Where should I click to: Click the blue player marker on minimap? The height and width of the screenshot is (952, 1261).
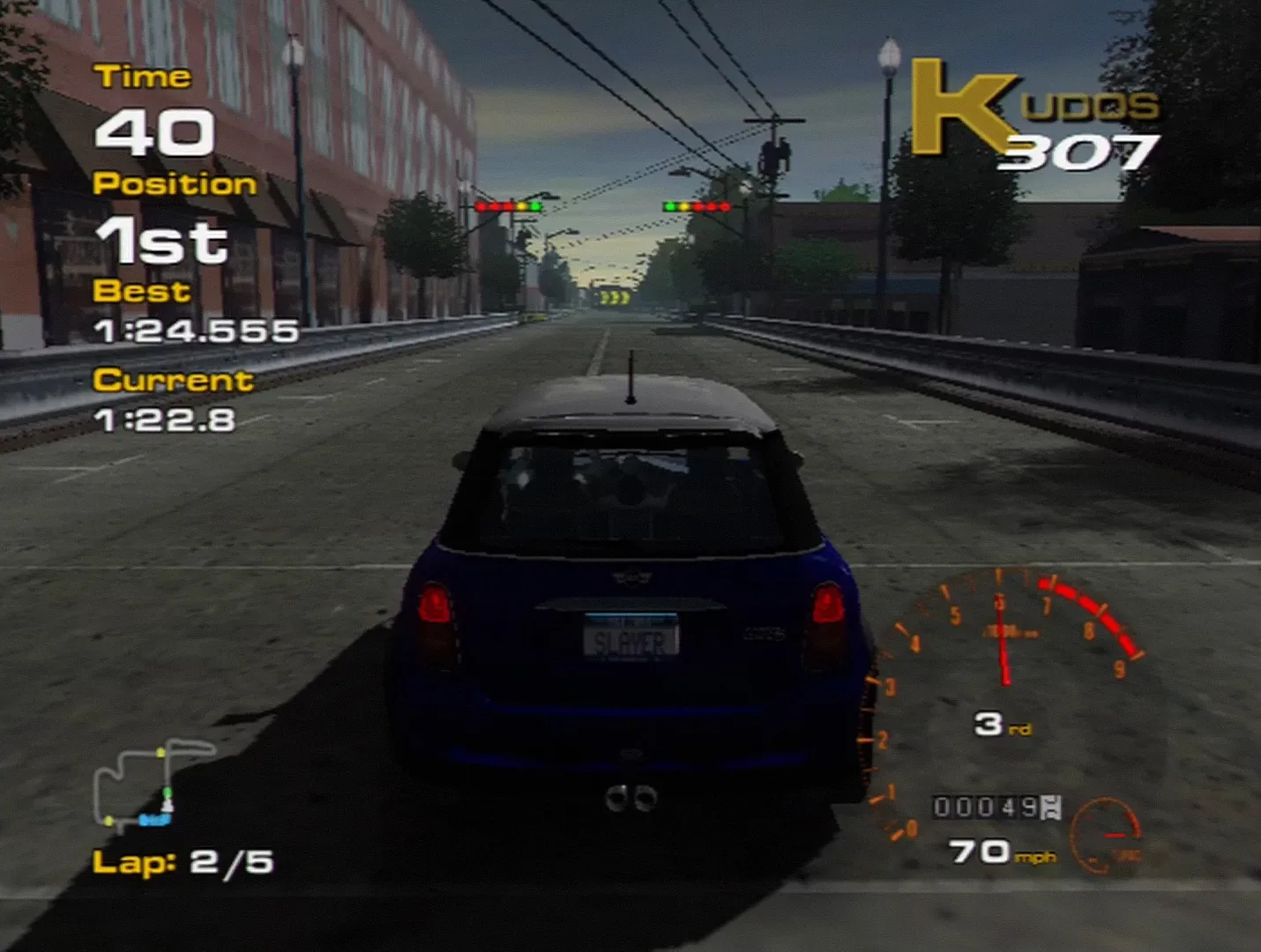[x=155, y=820]
